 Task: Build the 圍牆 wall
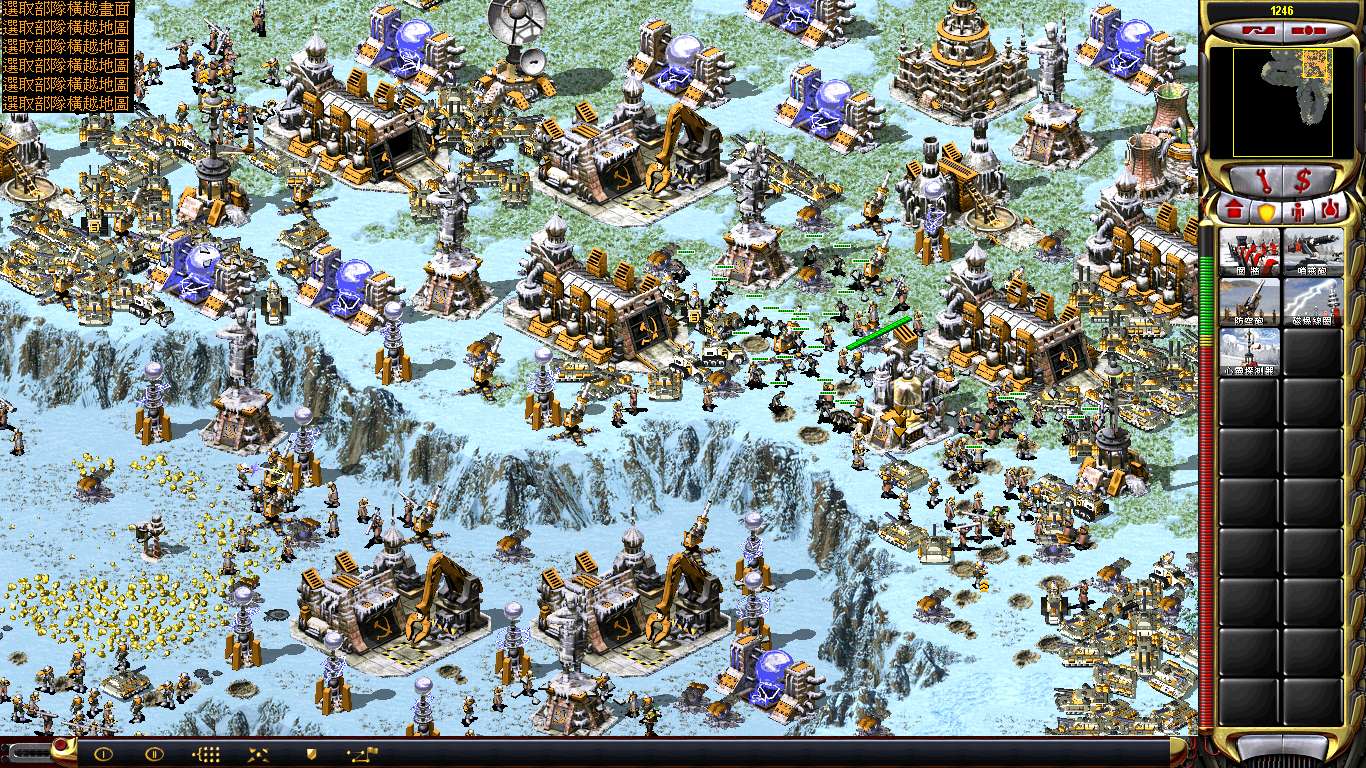(1249, 252)
